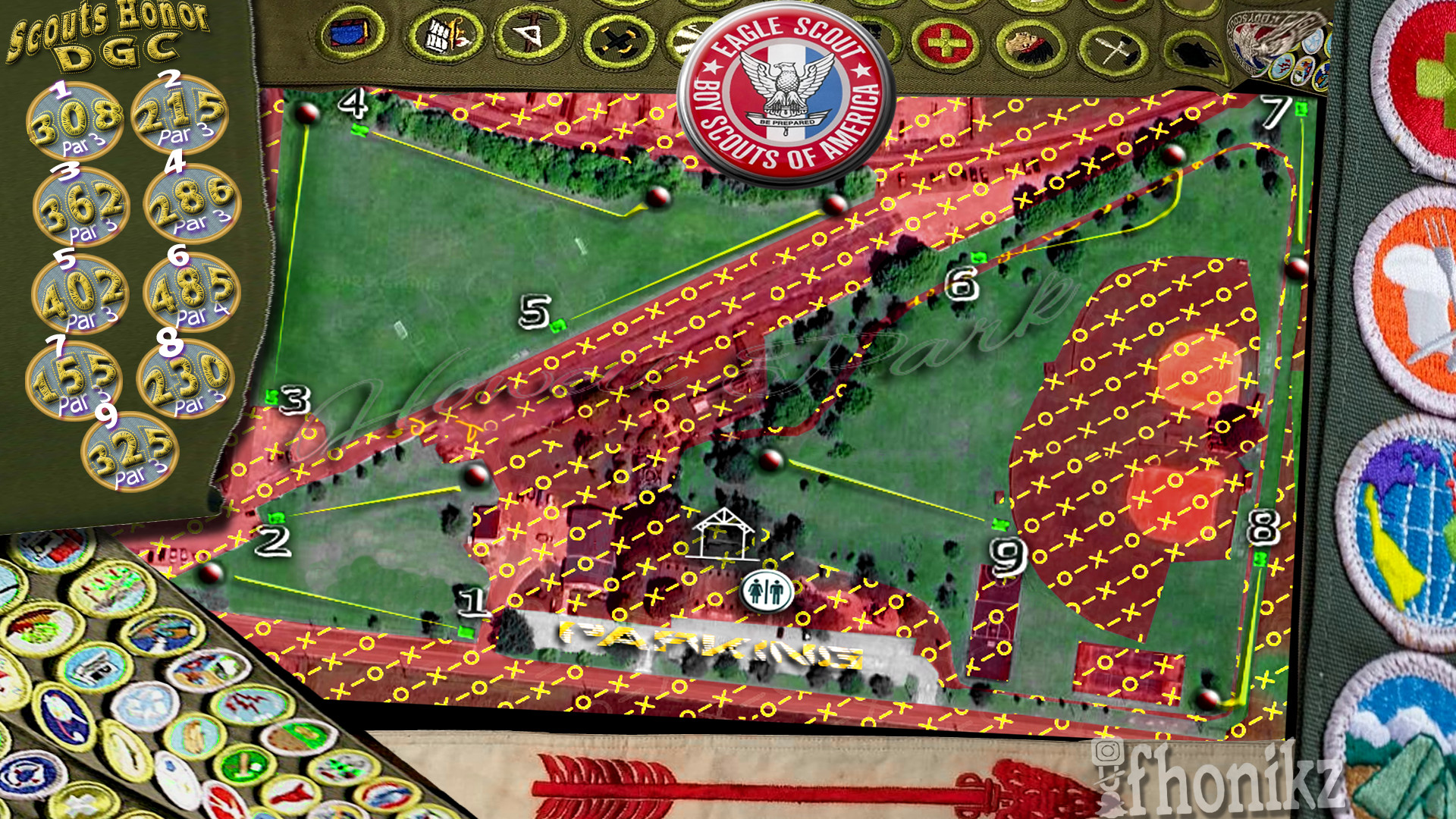This screenshot has height=819, width=1456.
Task: Pick the hole 4 badge showing 286
Action: (x=191, y=202)
